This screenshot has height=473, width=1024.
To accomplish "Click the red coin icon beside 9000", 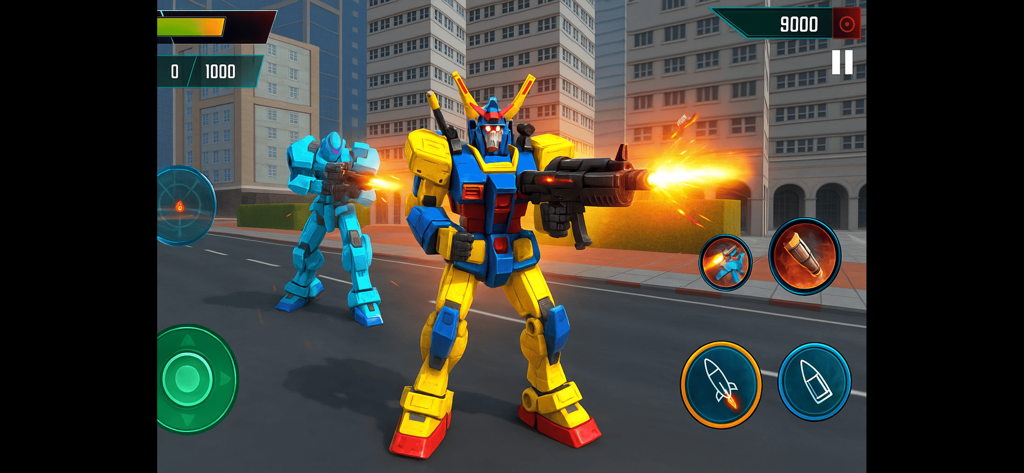I will coord(847,23).
